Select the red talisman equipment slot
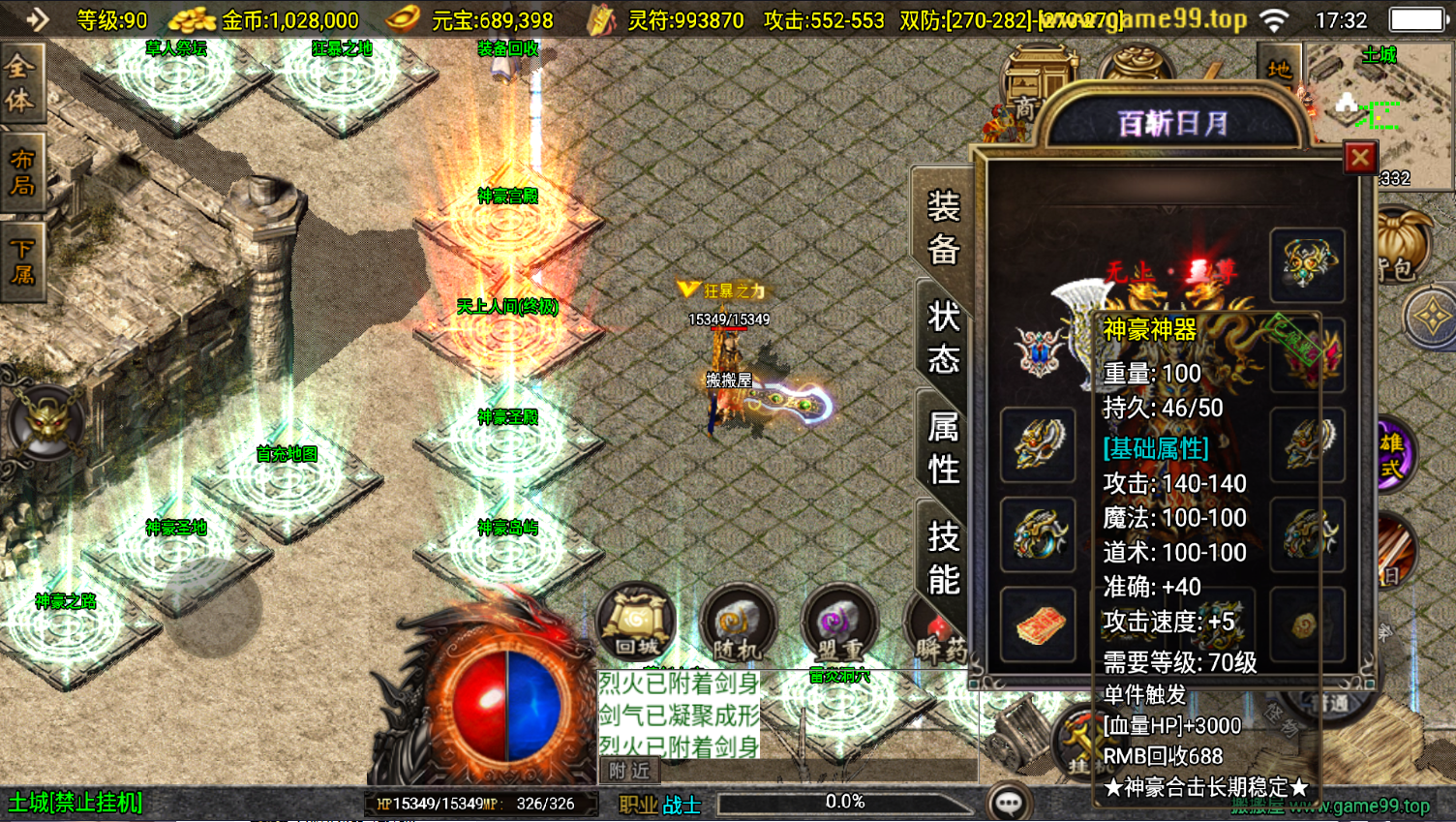The height and width of the screenshot is (822, 1456). tap(1039, 624)
